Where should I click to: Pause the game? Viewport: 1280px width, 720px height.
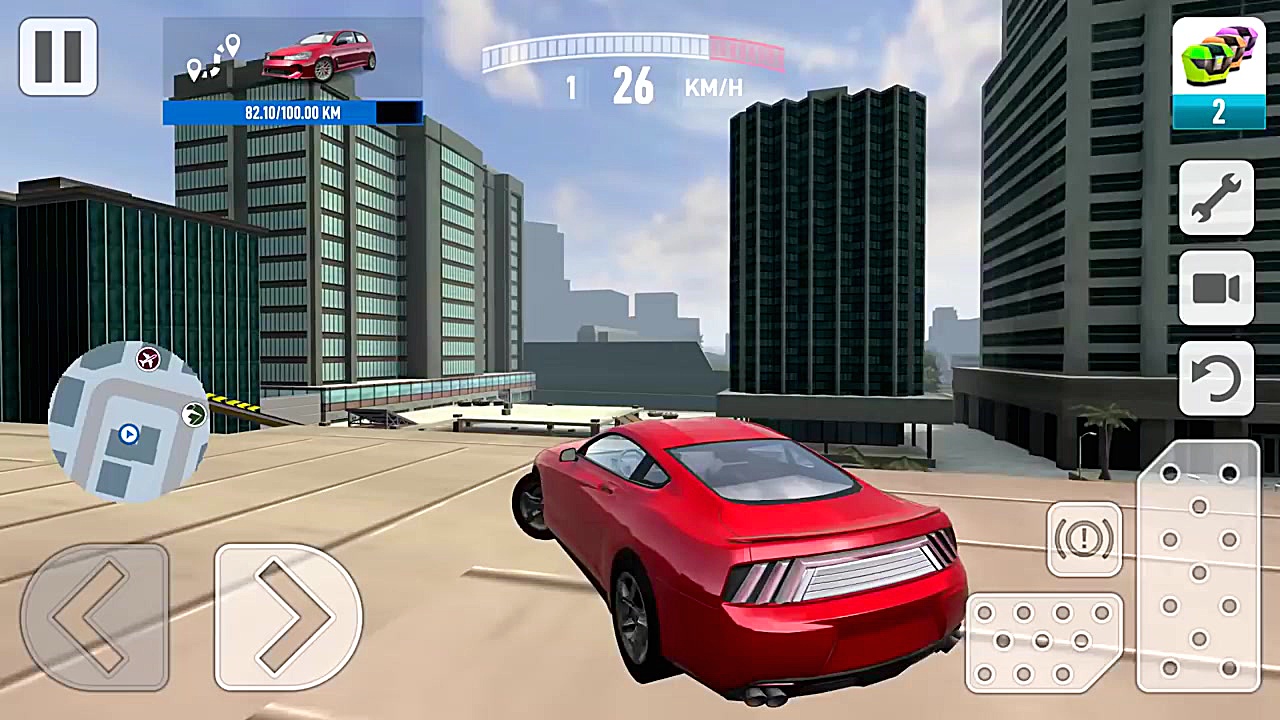coord(57,57)
